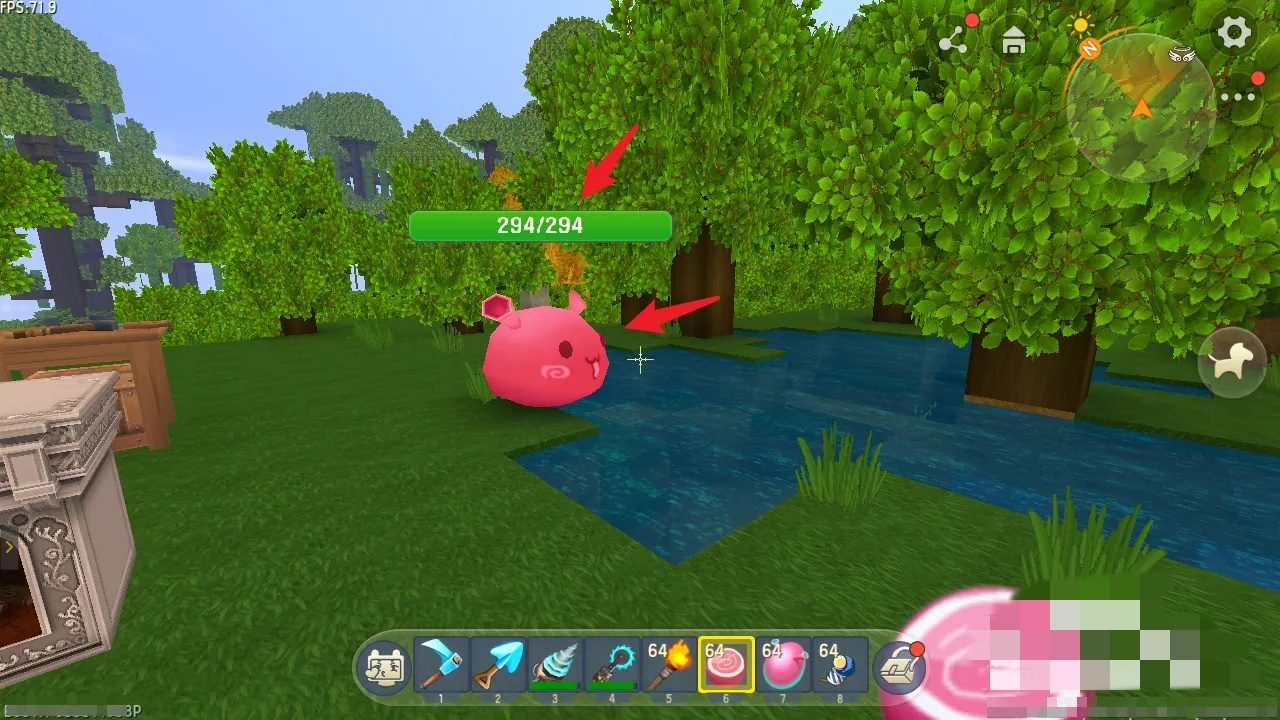Screen dimensions: 1280x720
Task: Select the pink balloon creature item in slot 7
Action: point(783,665)
